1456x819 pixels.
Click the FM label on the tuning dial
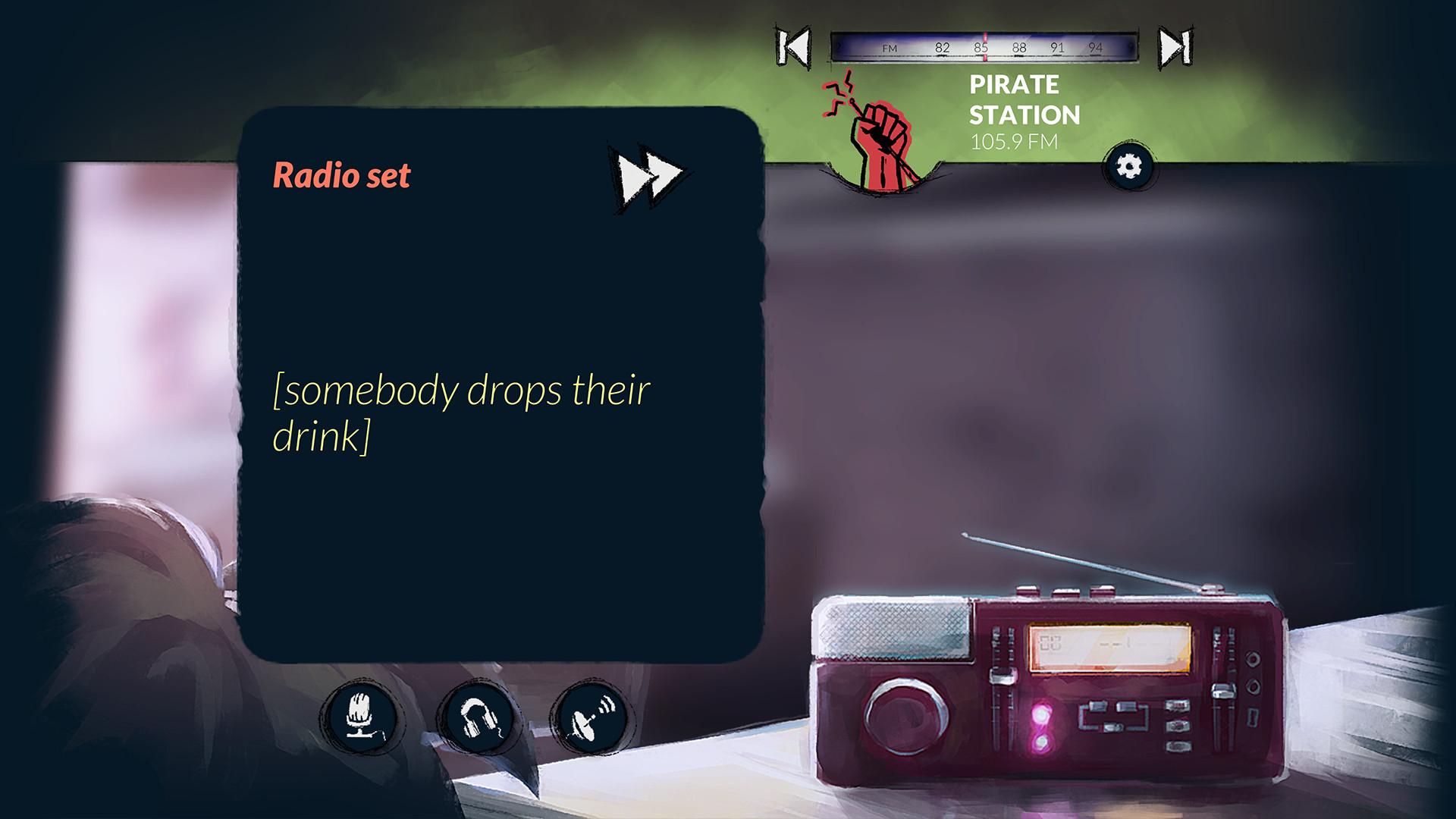coord(889,46)
